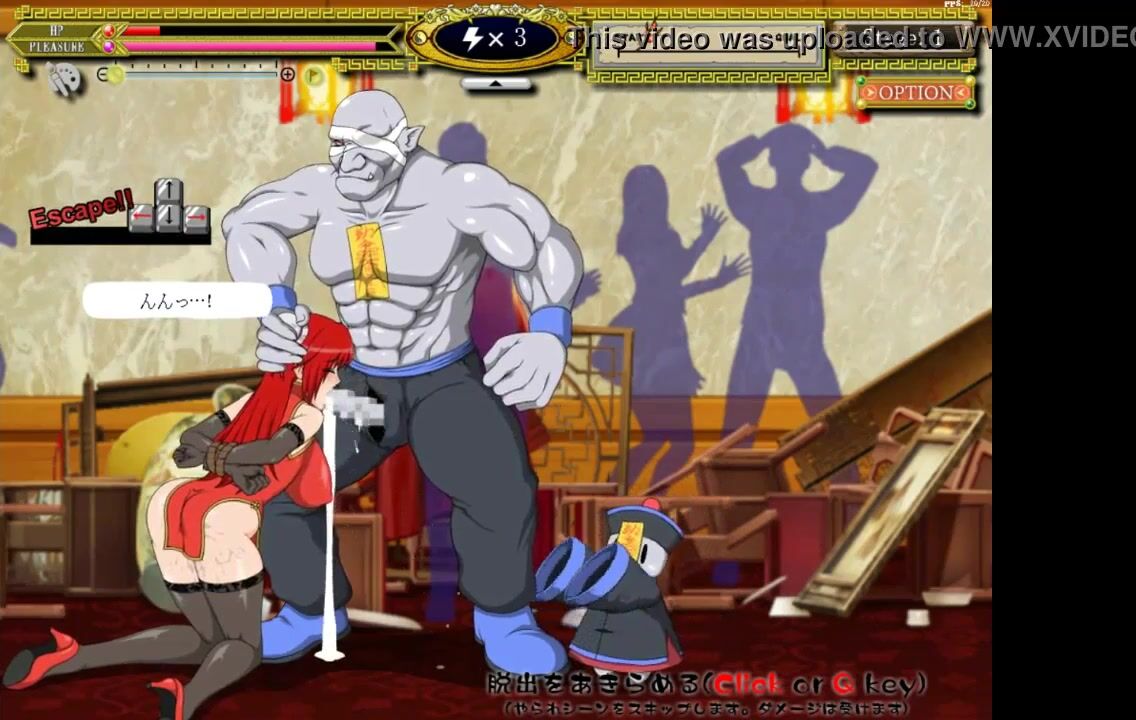
Task: Toggle the yellow flag button
Action: (x=314, y=74)
